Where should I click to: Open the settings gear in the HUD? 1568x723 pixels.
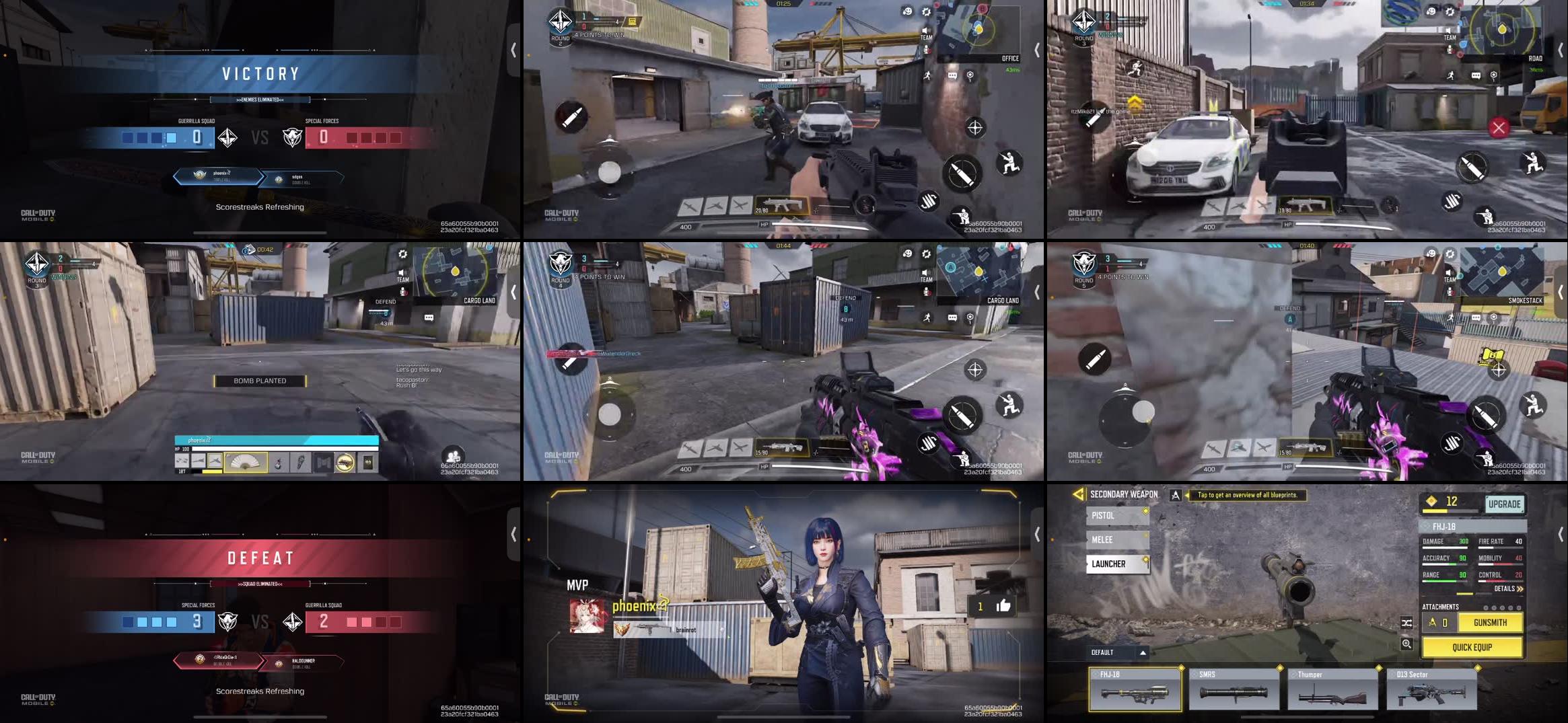click(927, 12)
